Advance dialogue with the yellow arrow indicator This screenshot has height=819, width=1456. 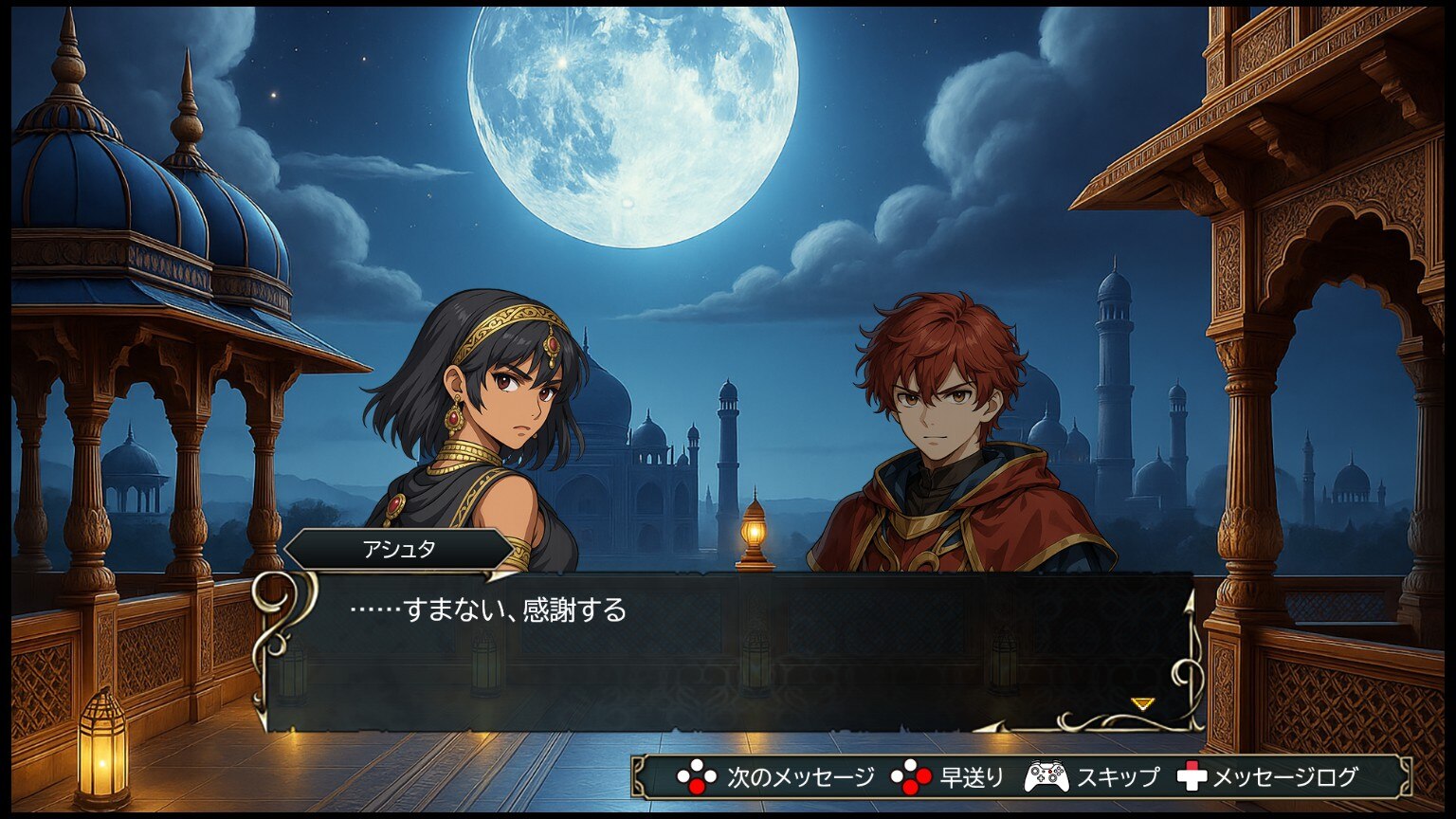[1143, 703]
